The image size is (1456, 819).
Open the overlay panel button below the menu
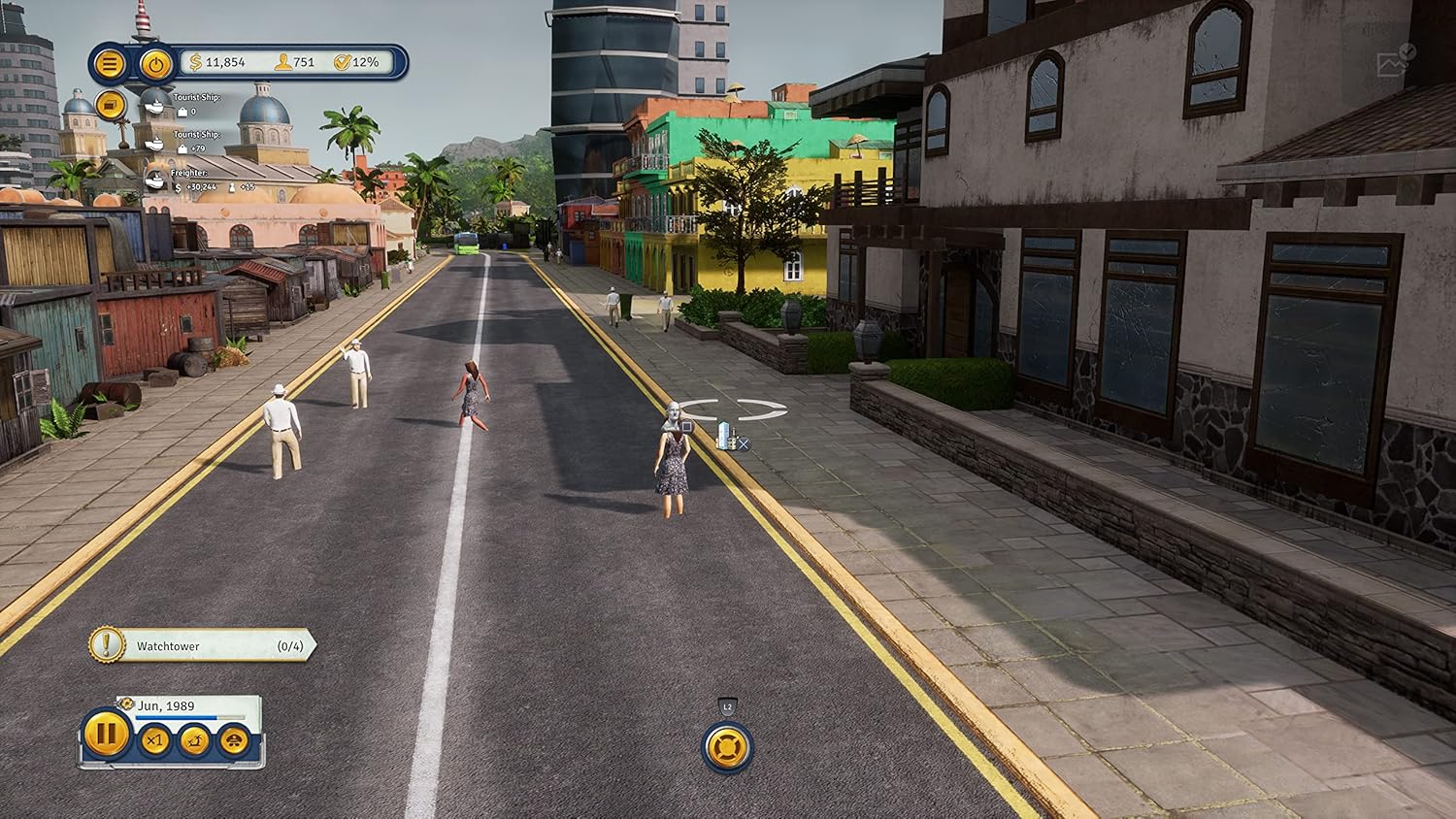[x=111, y=105]
